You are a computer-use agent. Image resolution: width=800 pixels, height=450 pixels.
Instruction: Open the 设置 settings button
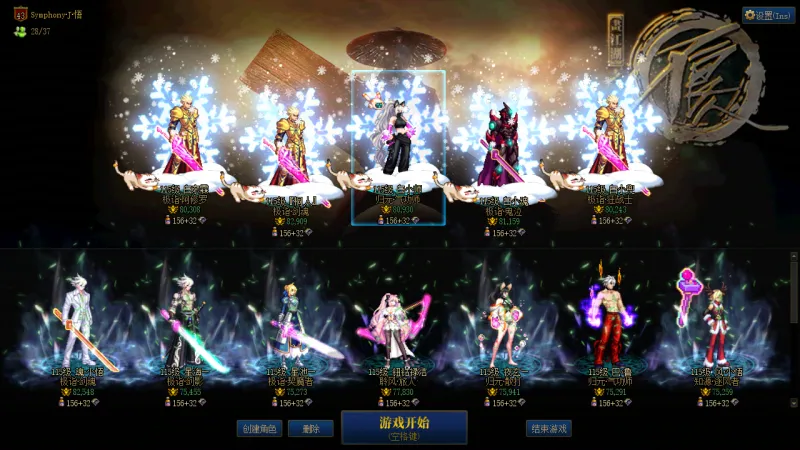(768, 15)
